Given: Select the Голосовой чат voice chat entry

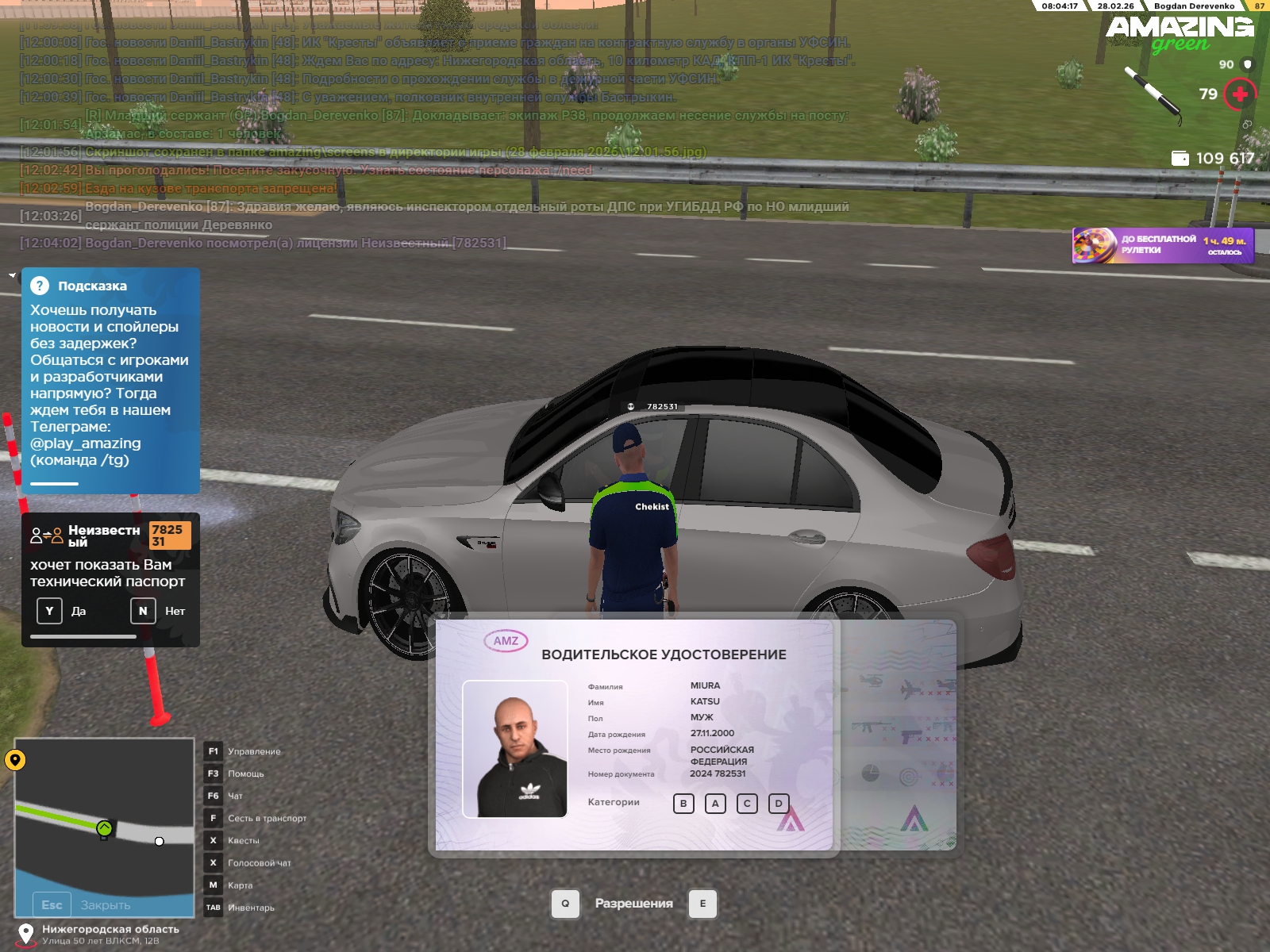Looking at the screenshot, I should (213, 862).
